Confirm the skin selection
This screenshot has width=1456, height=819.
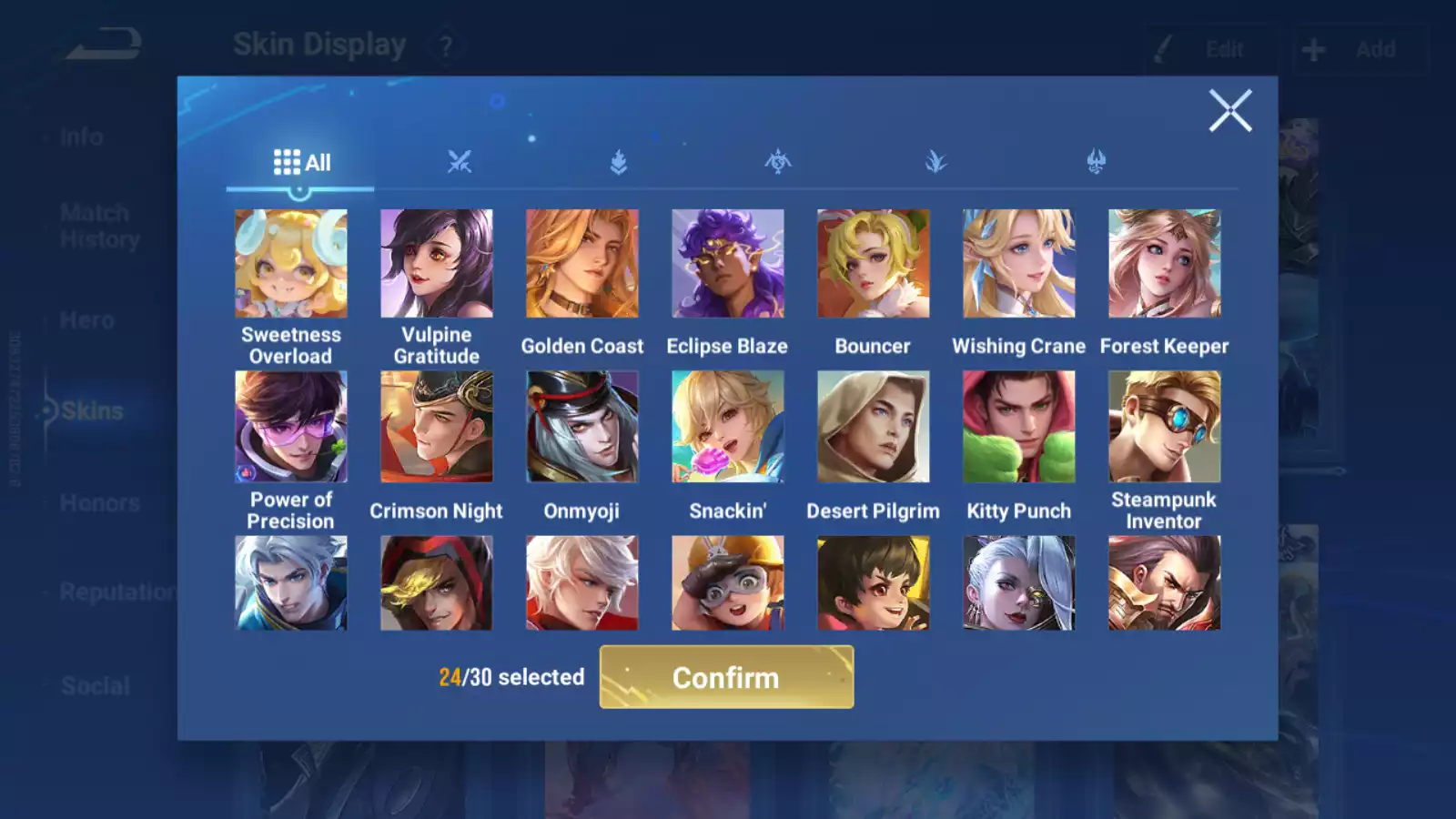(x=726, y=677)
